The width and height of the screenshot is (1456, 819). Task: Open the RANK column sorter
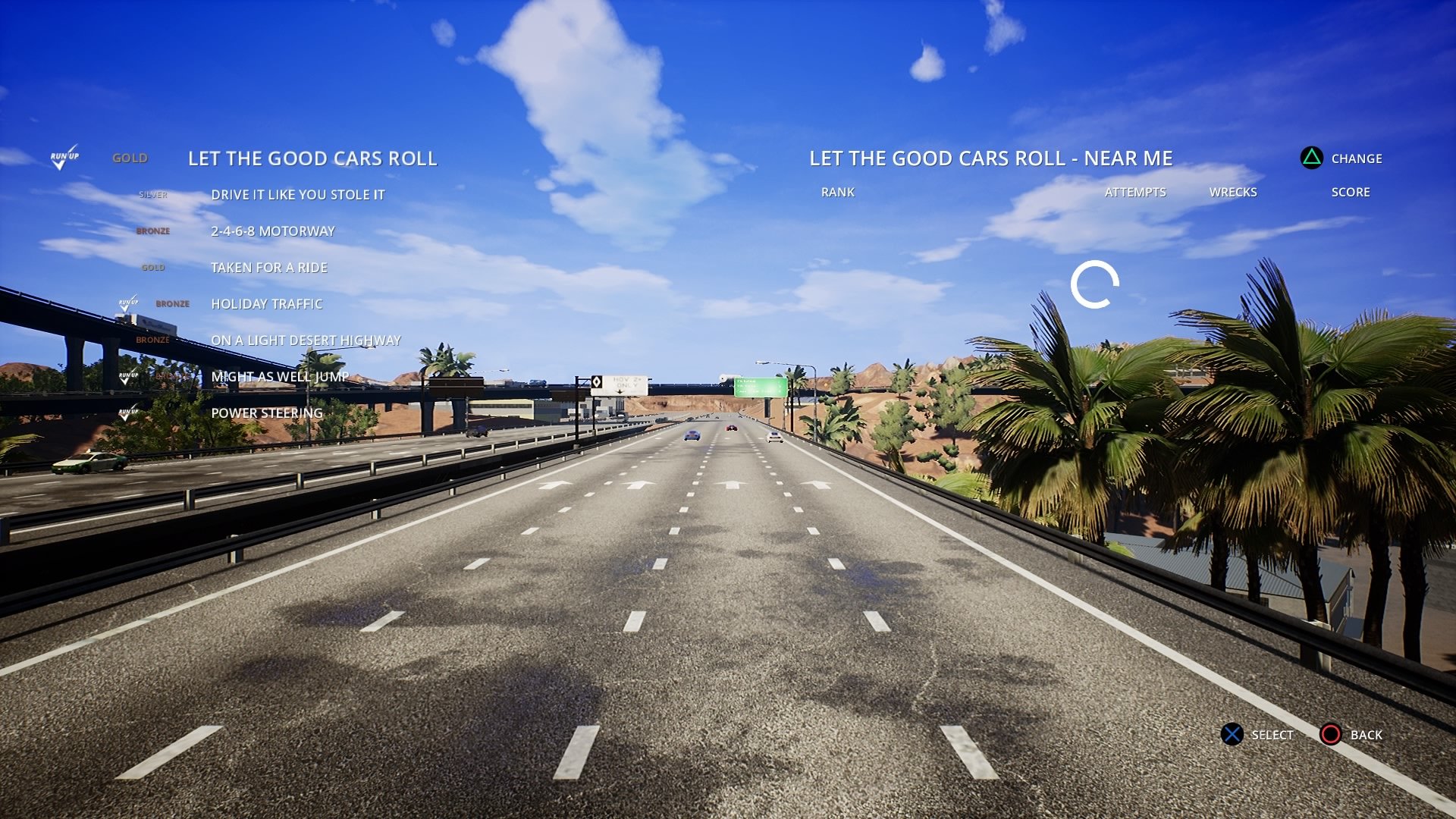point(836,192)
